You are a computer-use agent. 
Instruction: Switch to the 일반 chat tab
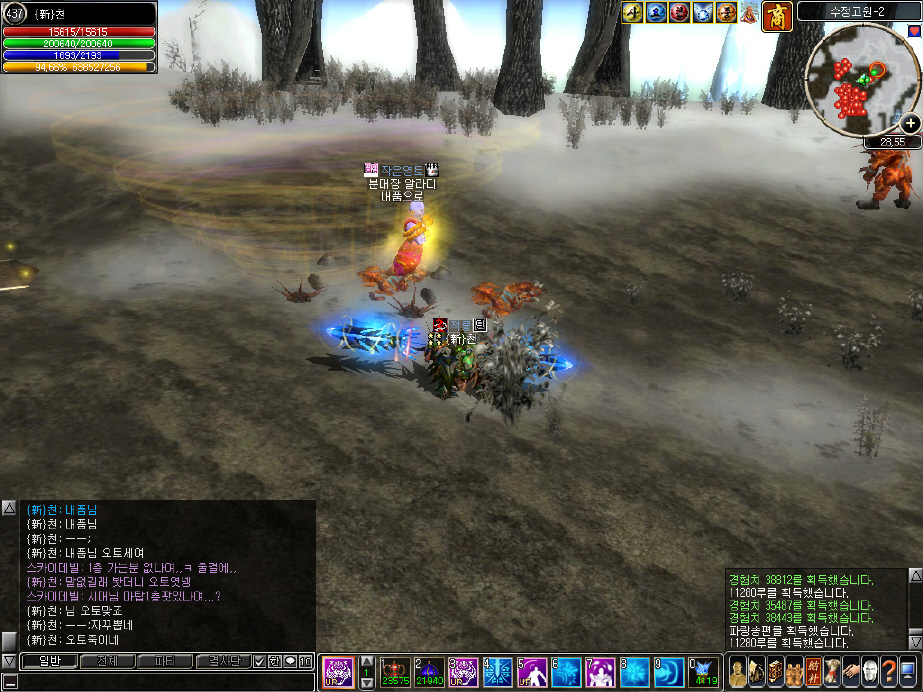pos(50,661)
